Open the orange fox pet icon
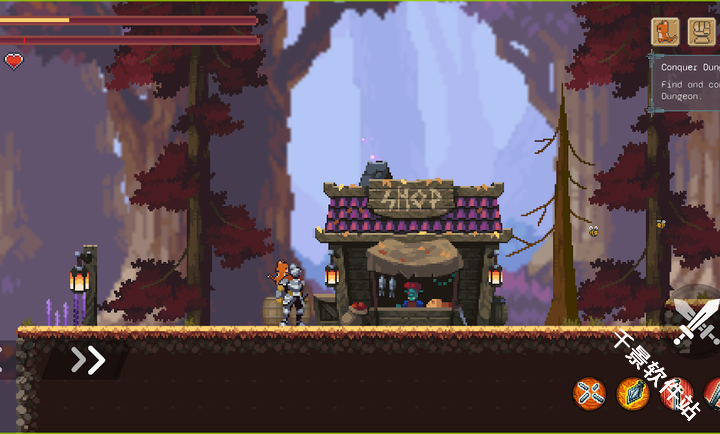This screenshot has height=434, width=720. (665, 31)
